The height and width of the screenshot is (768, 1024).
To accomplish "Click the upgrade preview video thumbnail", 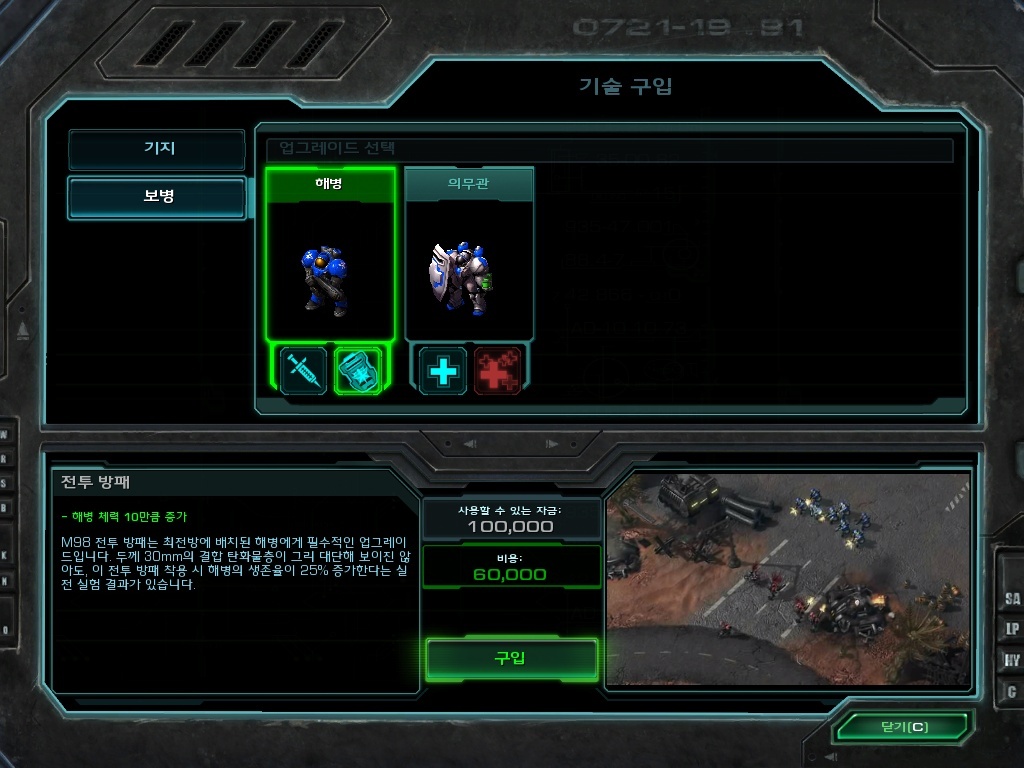I will coord(788,580).
